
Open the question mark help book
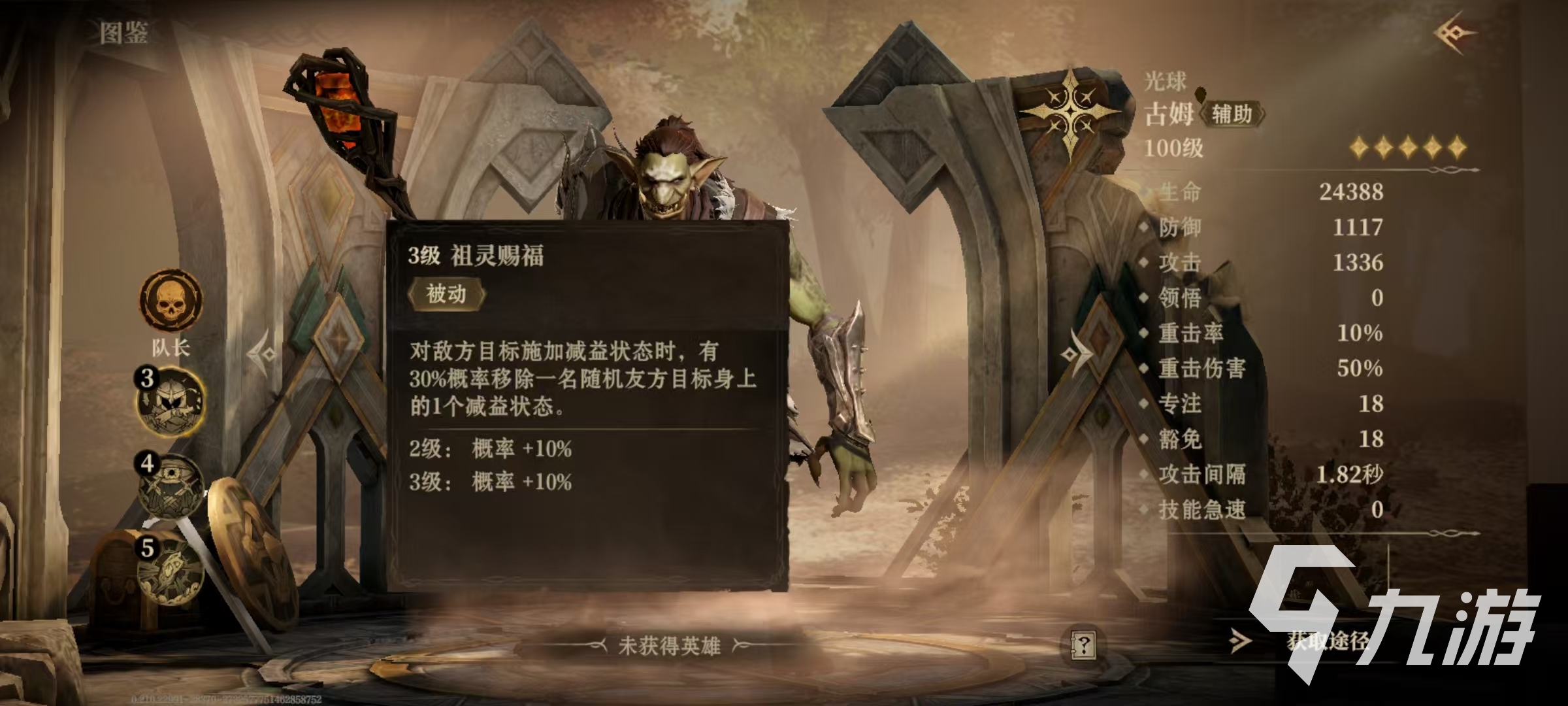1083,646
